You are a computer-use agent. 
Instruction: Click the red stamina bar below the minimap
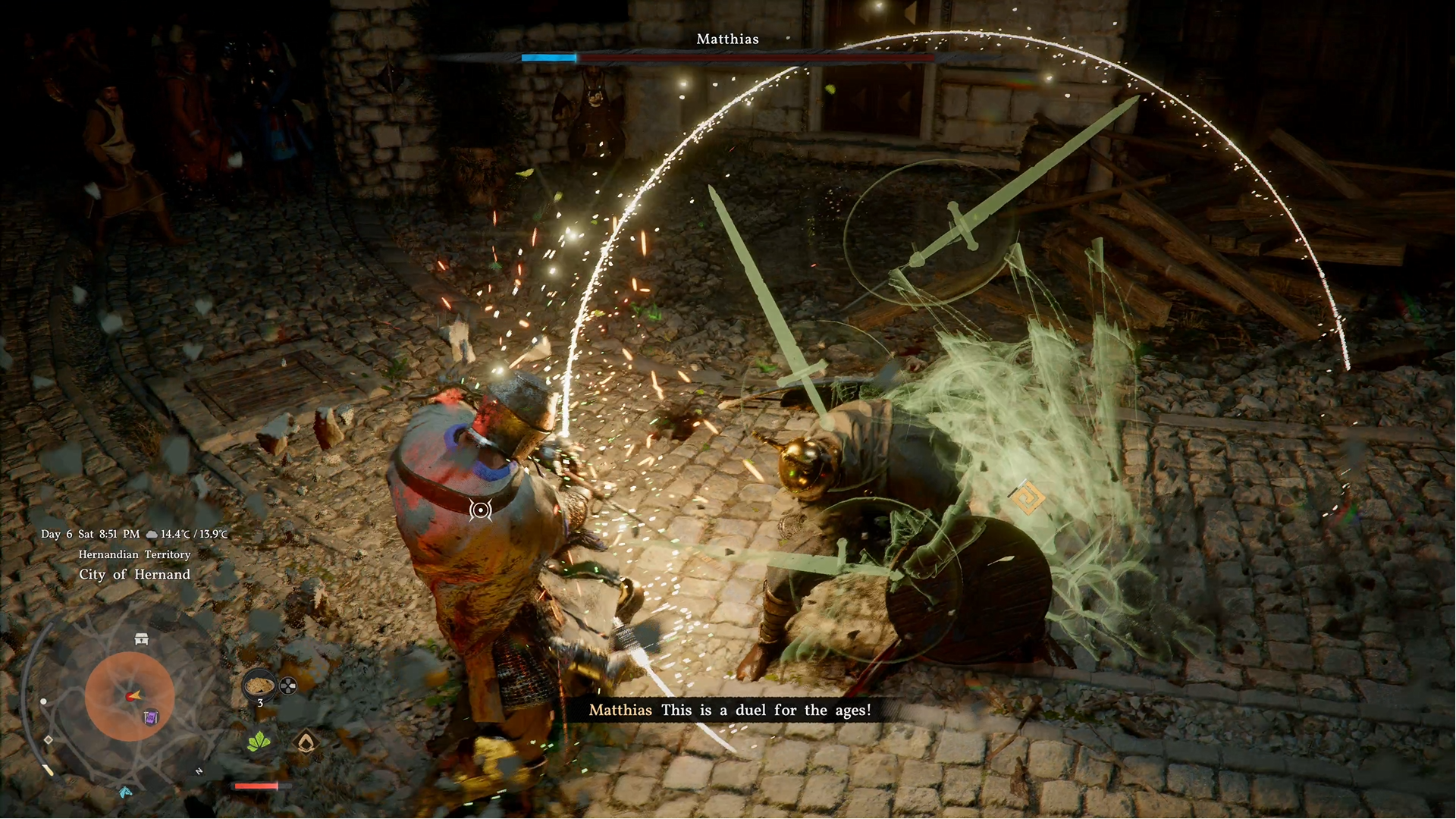pyautogui.click(x=256, y=785)
